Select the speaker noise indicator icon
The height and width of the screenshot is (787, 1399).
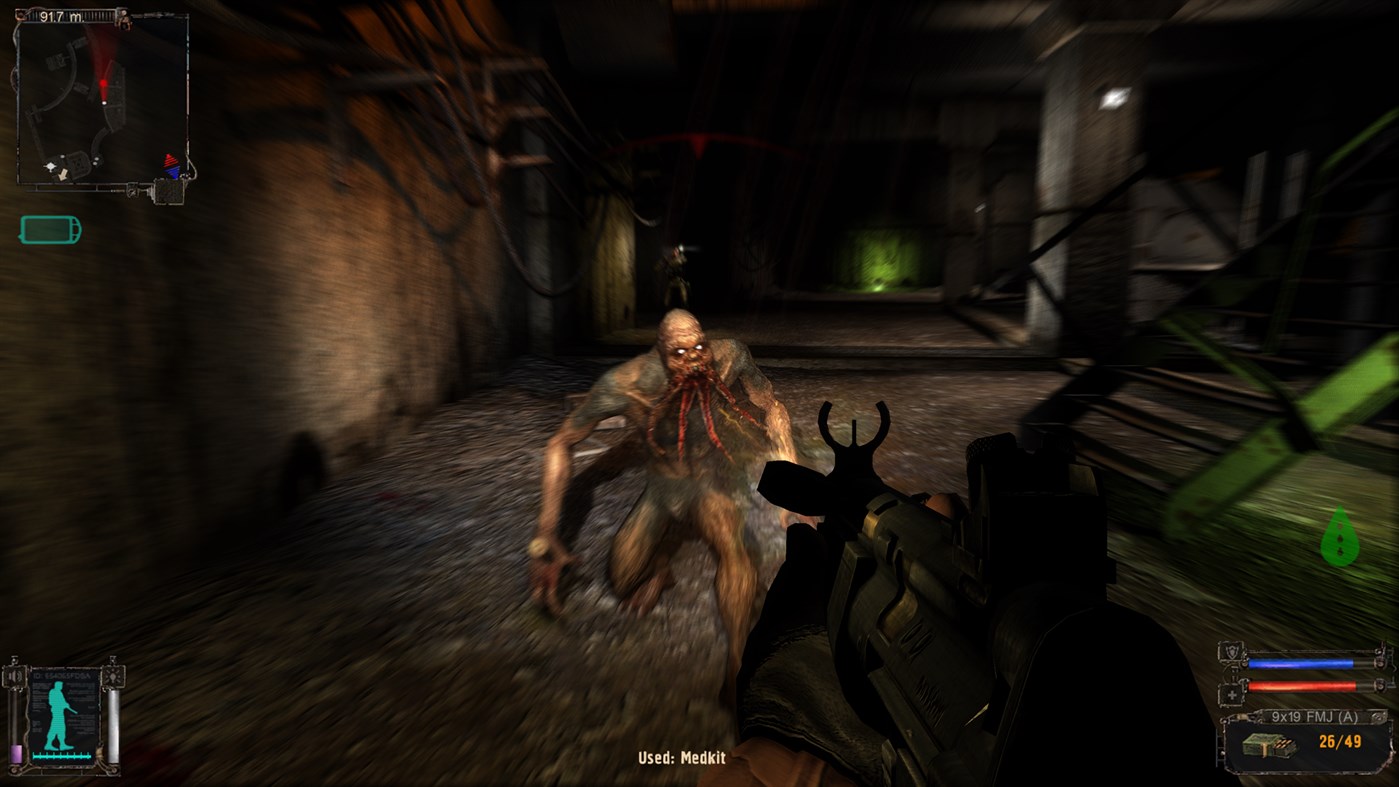14,676
